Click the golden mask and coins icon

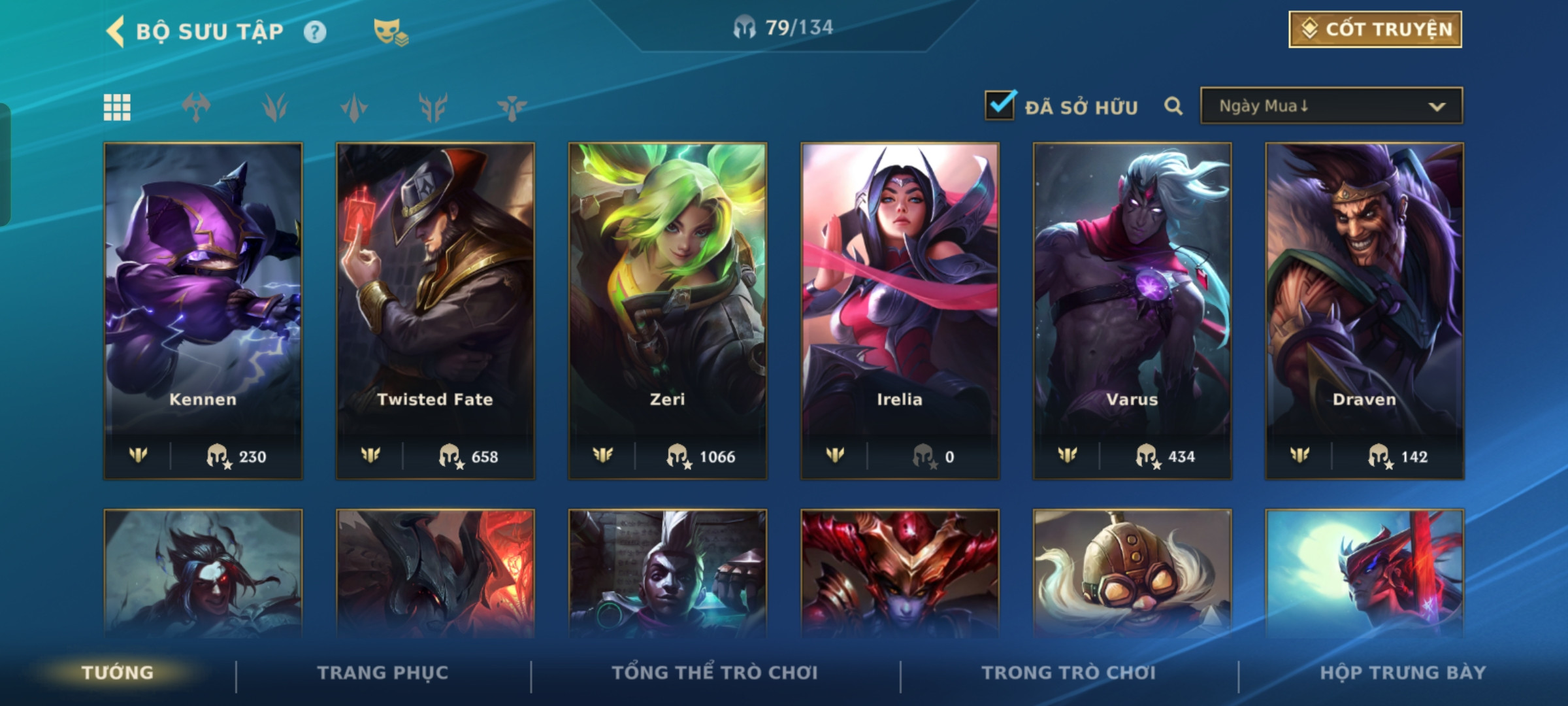(x=390, y=32)
